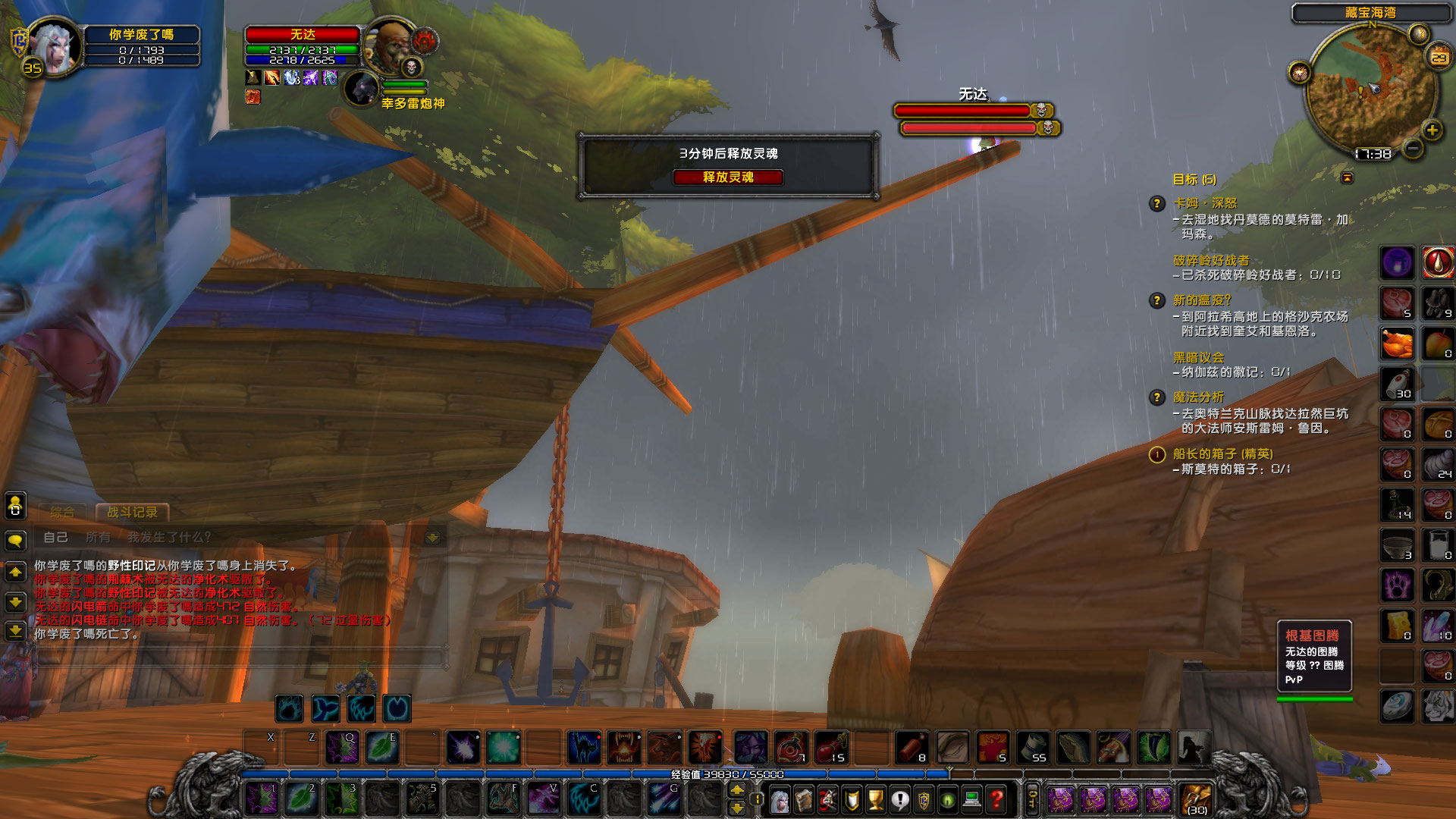Screen dimensions: 1456x819
Task: Select the target portrait of 无达
Action: [390, 45]
